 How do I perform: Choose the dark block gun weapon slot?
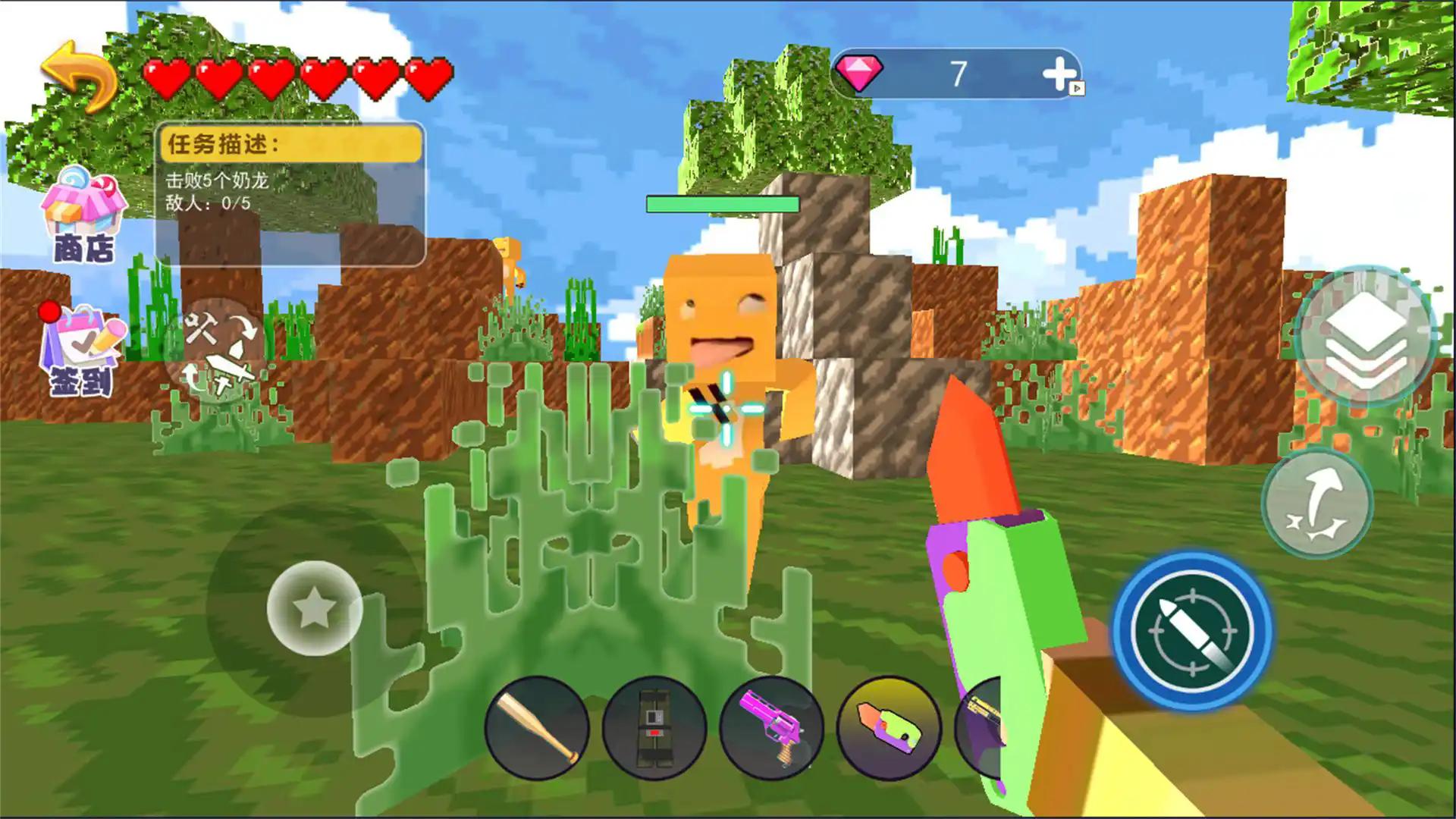[654, 728]
